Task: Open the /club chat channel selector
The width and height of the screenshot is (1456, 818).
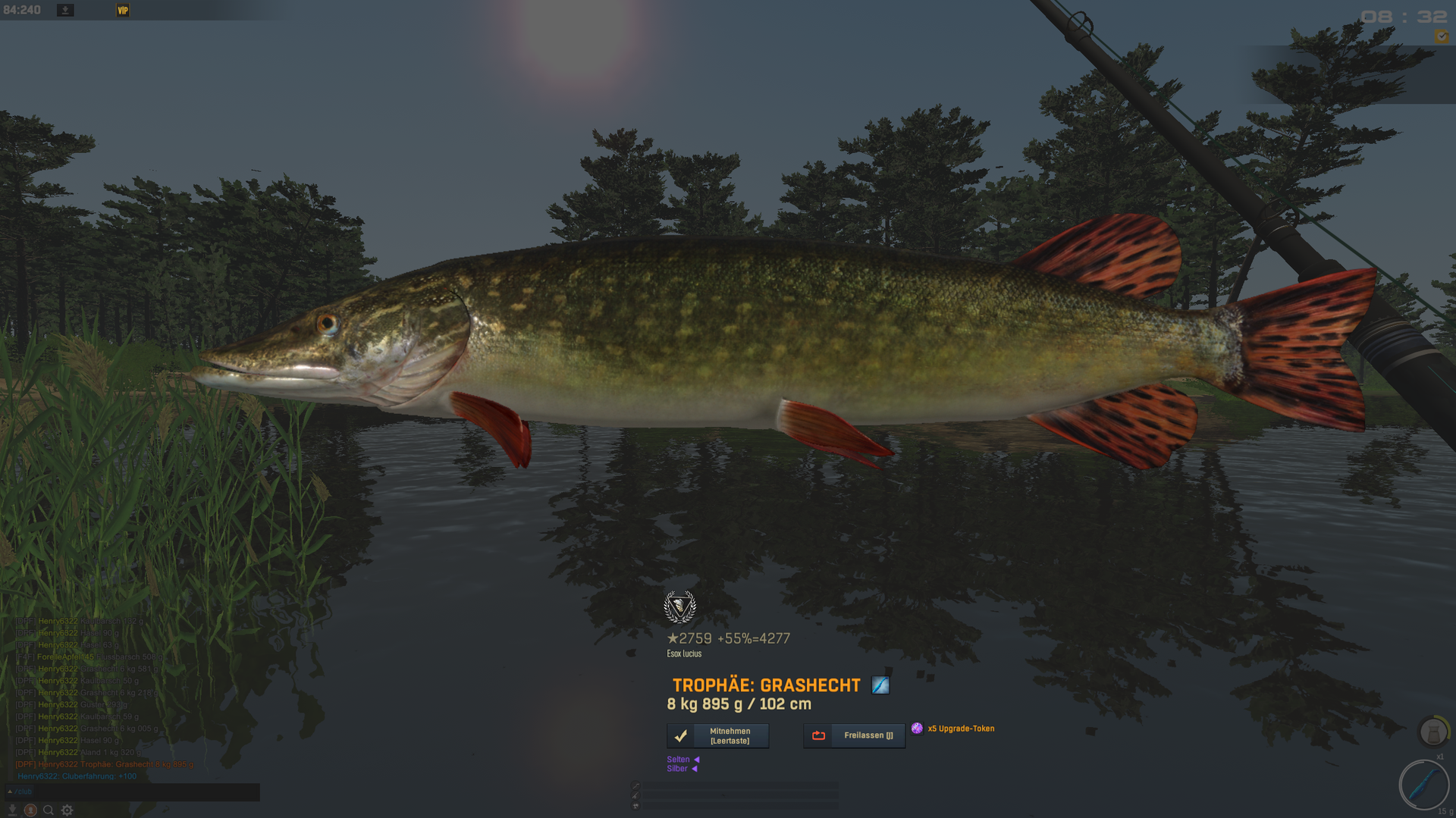Action: pos(20,791)
